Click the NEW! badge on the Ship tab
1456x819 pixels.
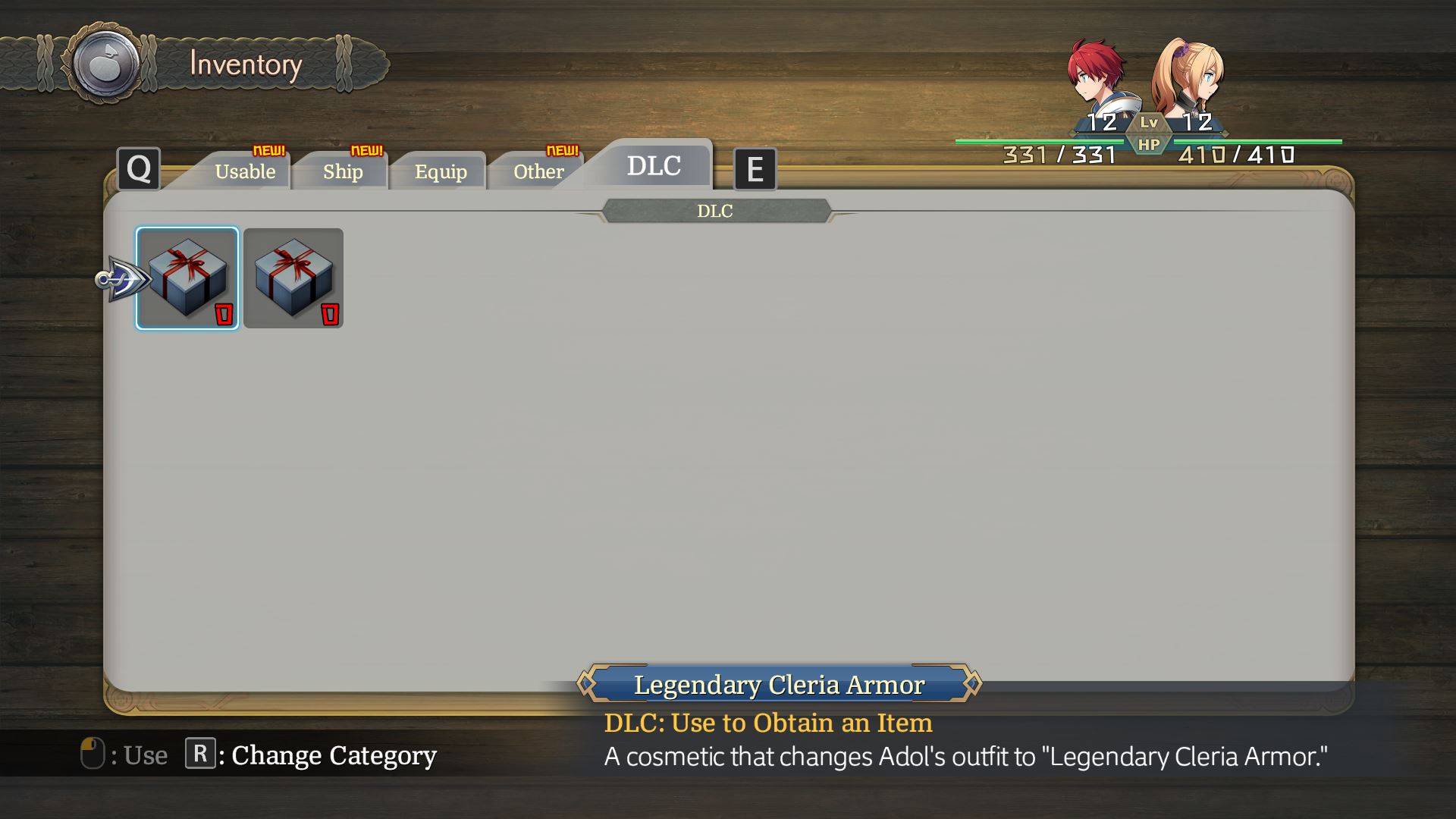pyautogui.click(x=366, y=149)
